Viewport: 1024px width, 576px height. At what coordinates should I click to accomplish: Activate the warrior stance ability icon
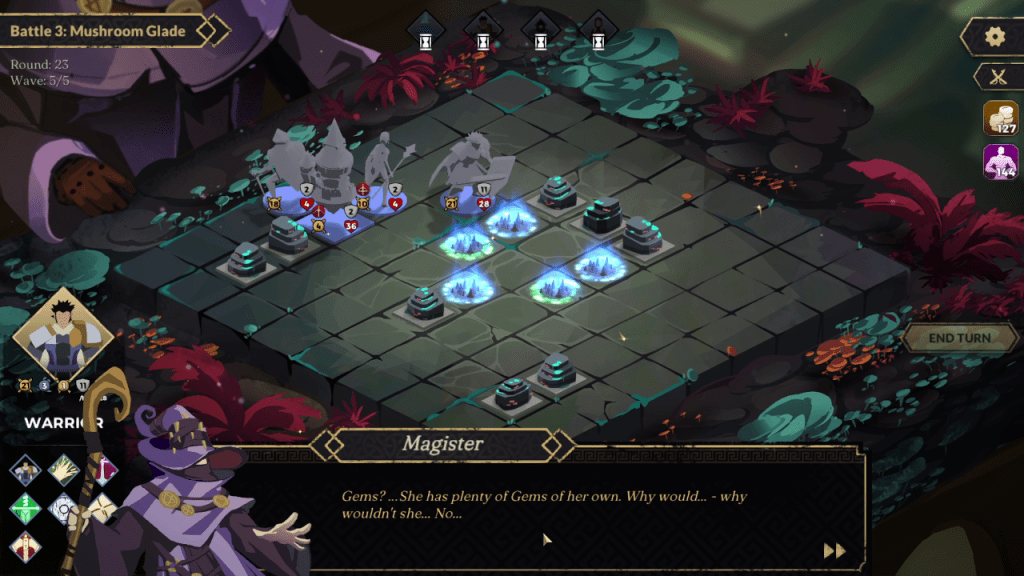[24, 469]
